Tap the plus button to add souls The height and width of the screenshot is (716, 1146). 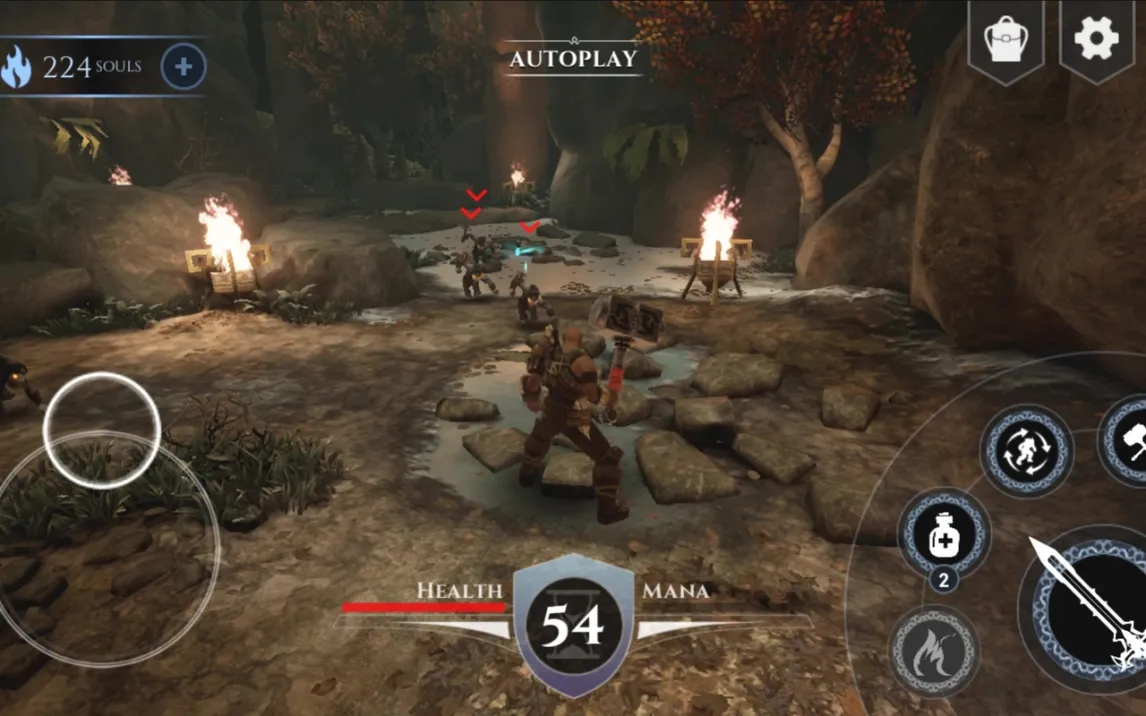tap(183, 67)
